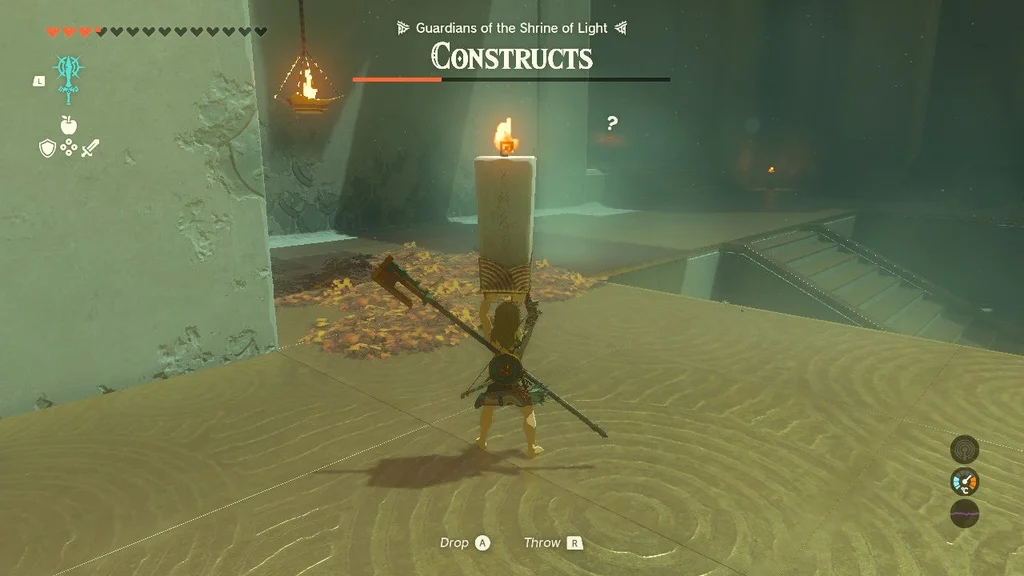Viewport: 1024px width, 576px height.
Task: Check the shrine sensor signal icon
Action: click(964, 449)
